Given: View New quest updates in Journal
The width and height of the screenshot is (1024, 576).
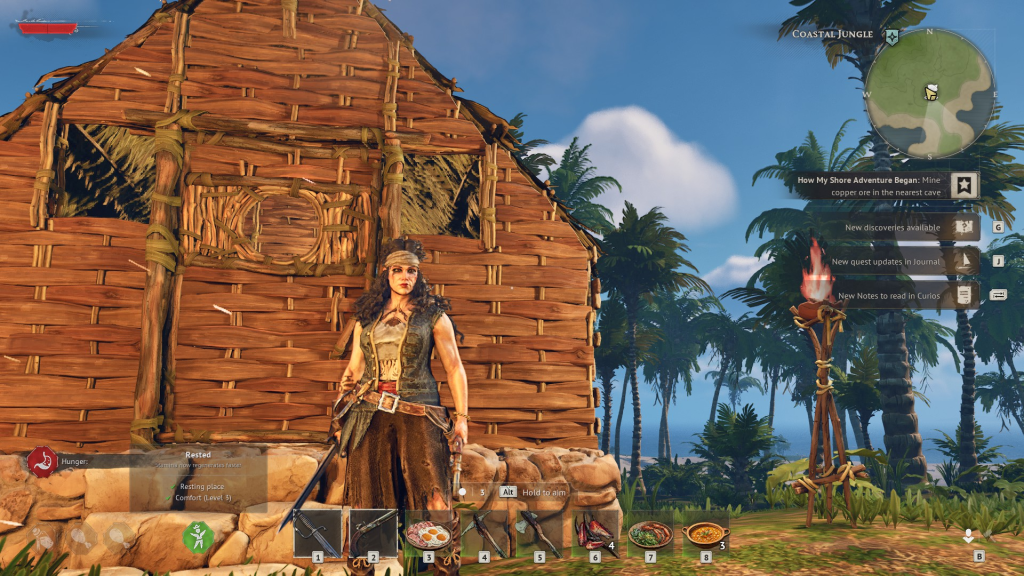Looking at the screenshot, I should click(x=893, y=262).
